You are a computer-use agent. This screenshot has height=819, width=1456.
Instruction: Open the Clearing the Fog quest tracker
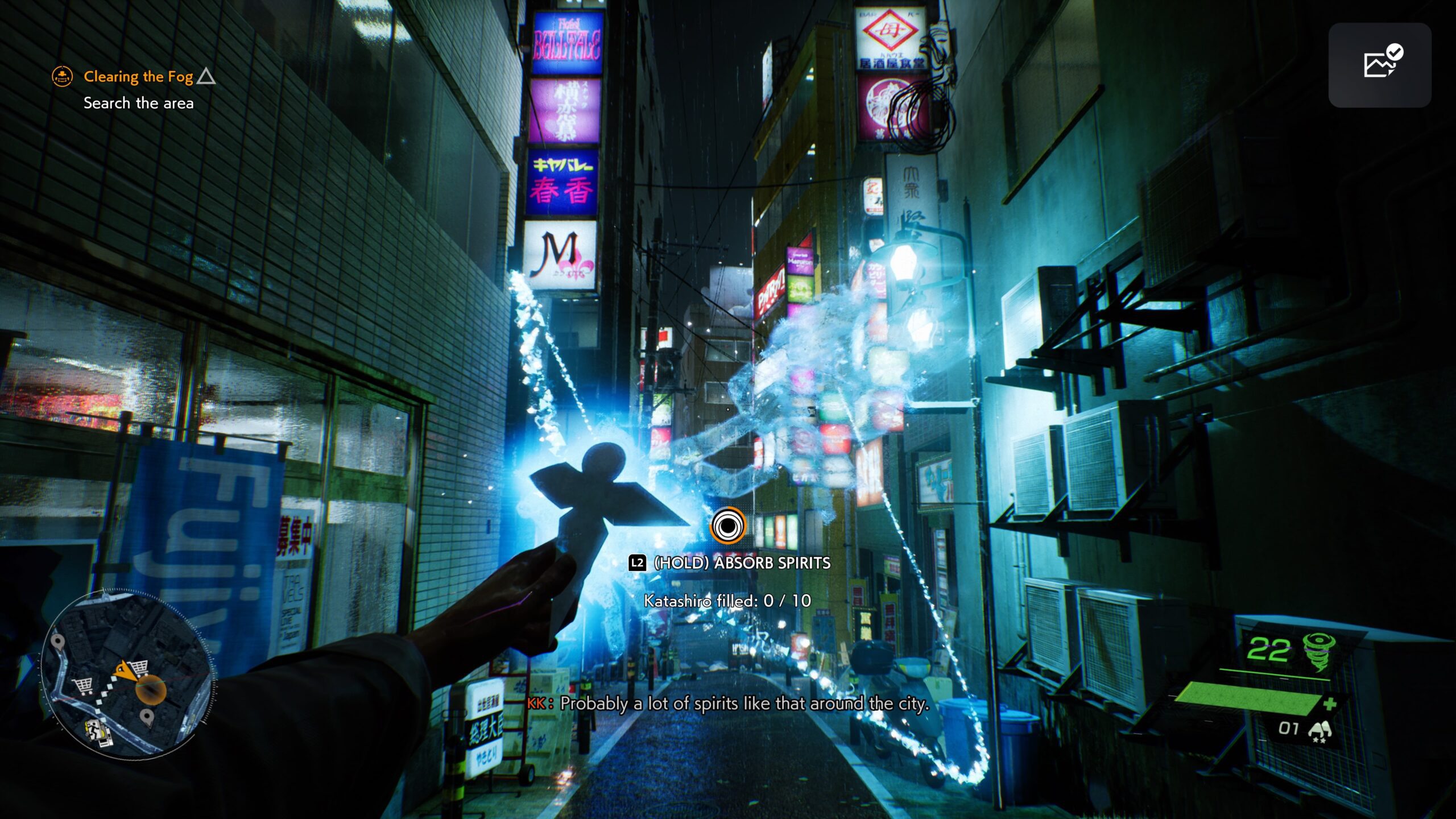pyautogui.click(x=138, y=76)
